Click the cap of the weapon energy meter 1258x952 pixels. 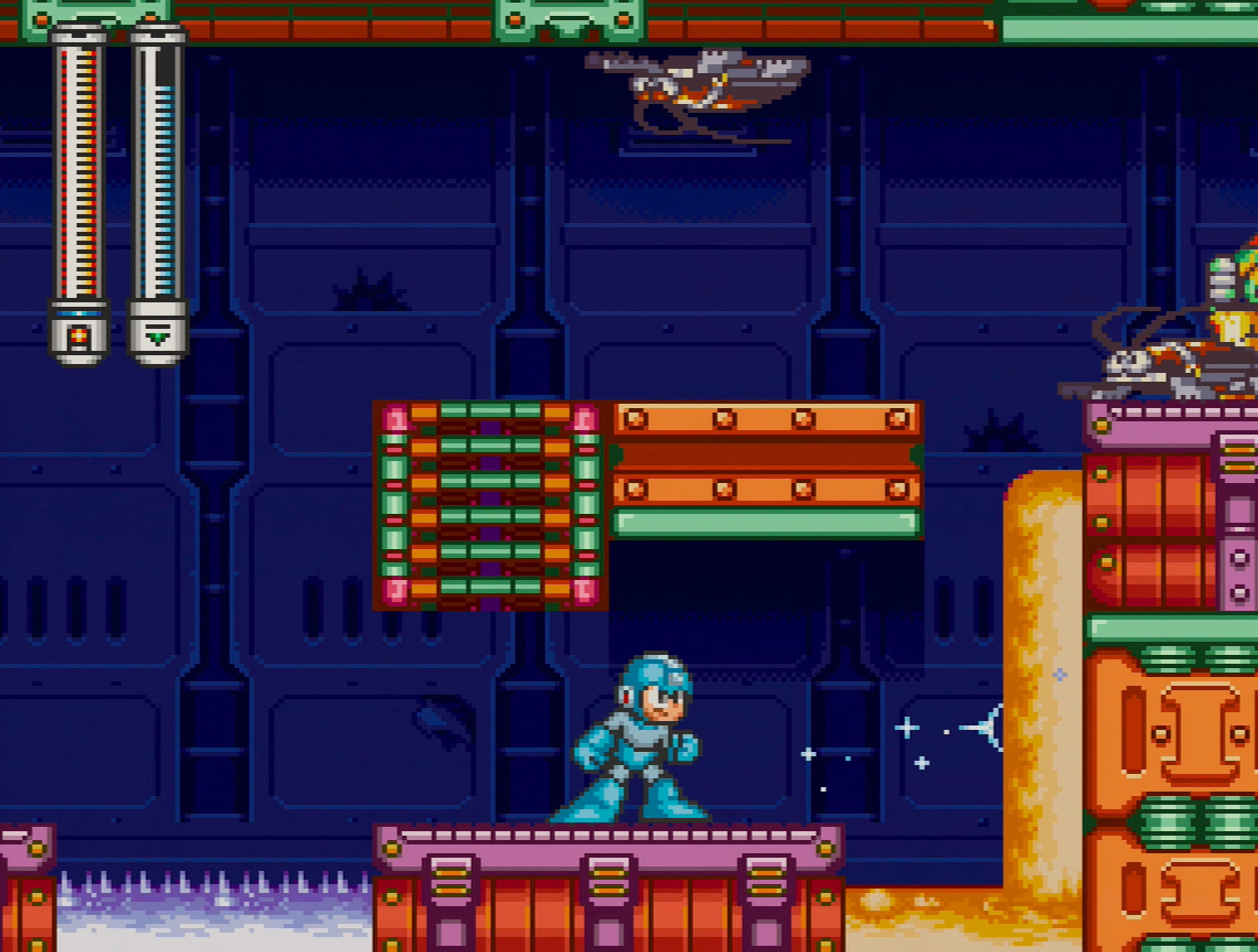[157, 33]
